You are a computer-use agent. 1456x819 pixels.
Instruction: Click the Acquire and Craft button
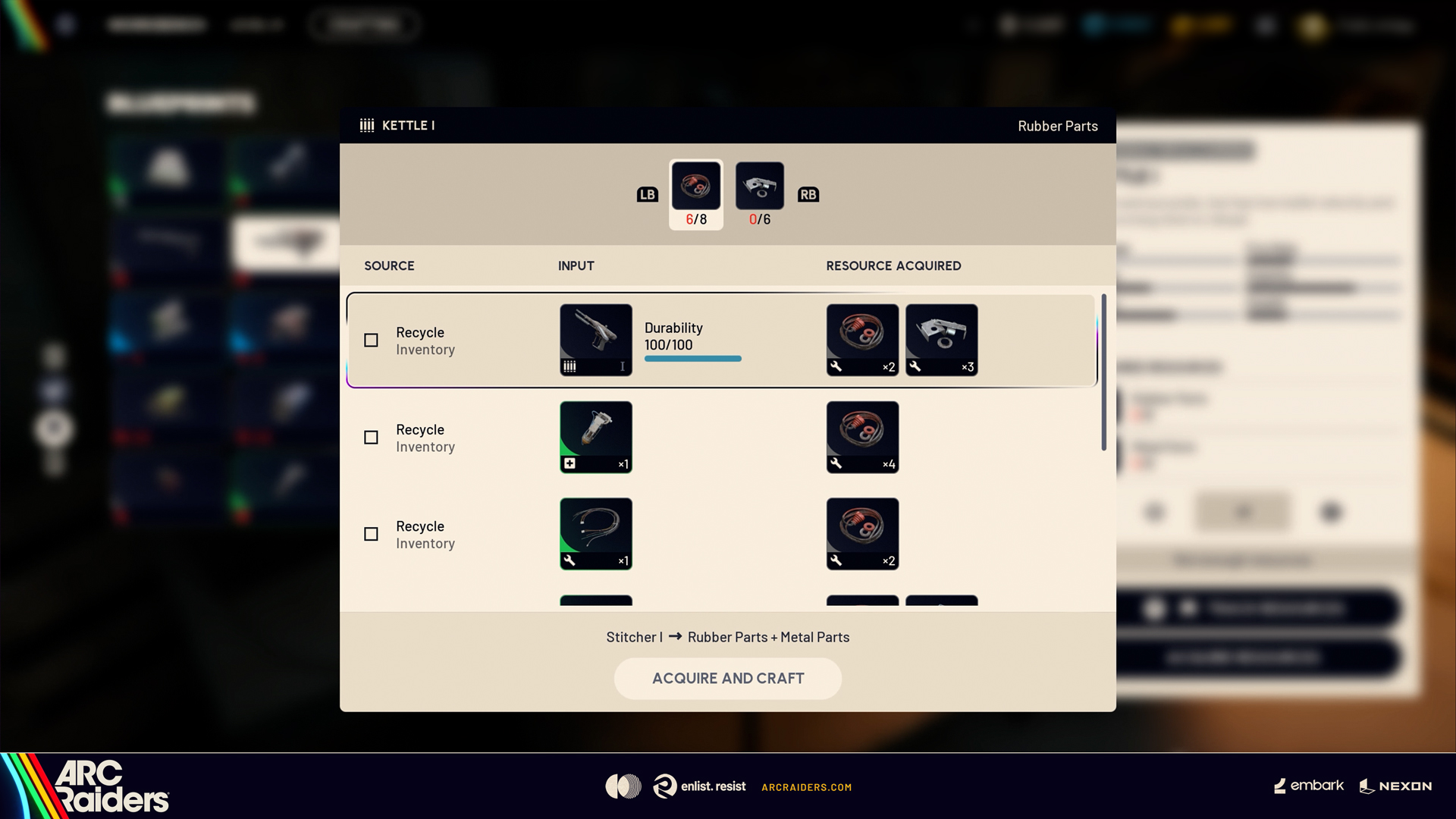pyautogui.click(x=727, y=678)
